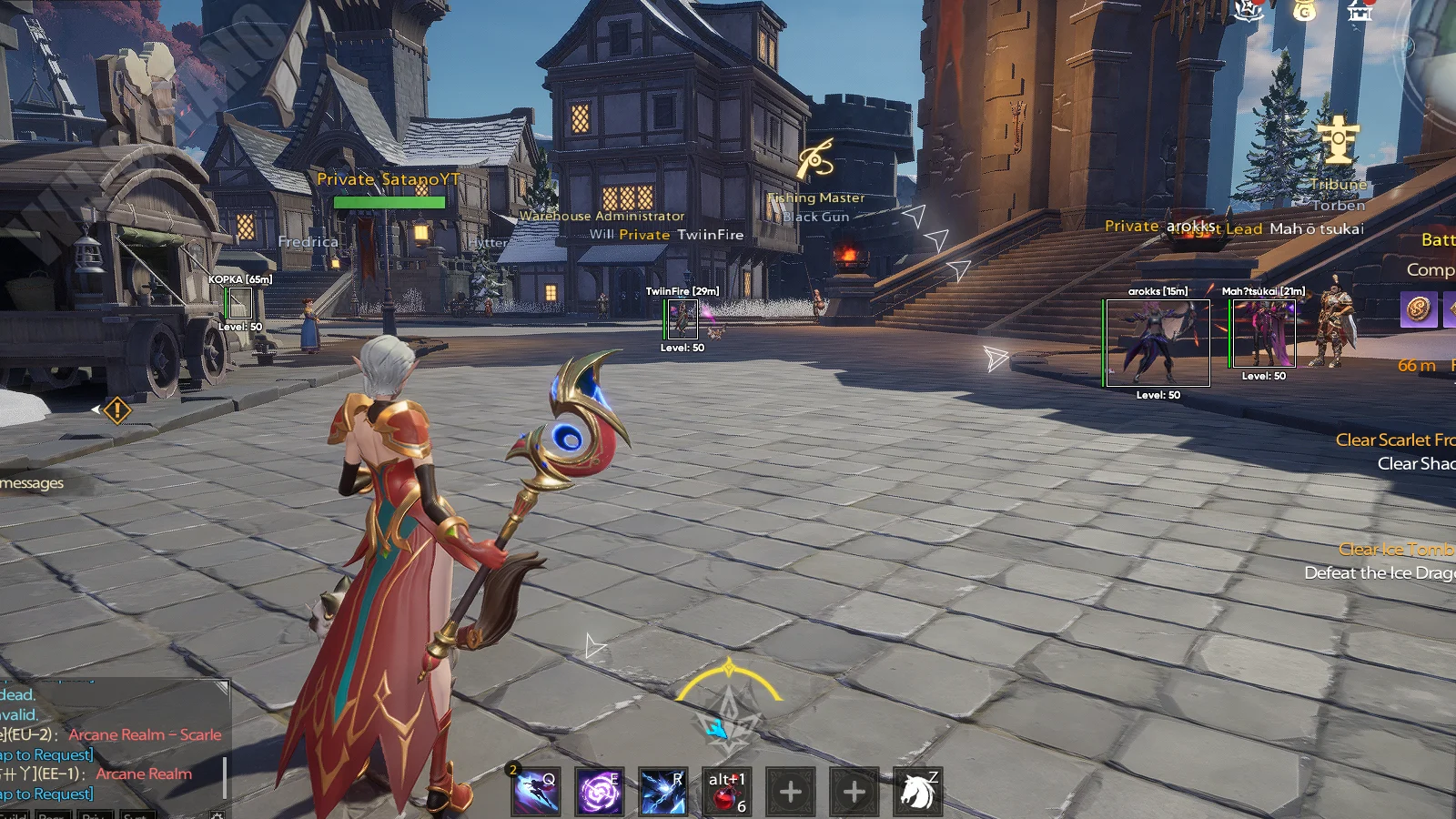This screenshot has height=819, width=1456.
Task: Cast the purple vortex skill on E
Action: 600,791
